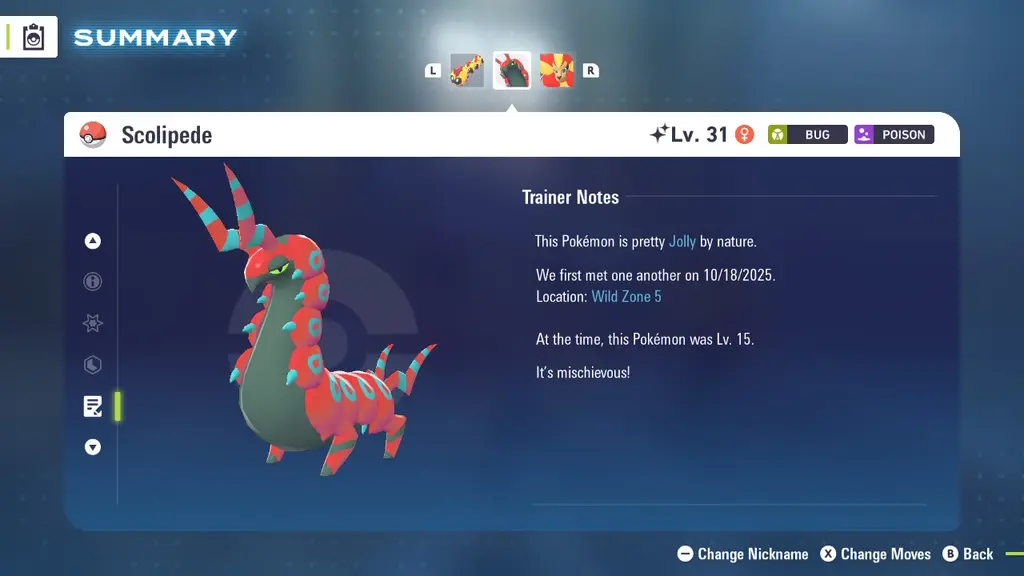
Task: Select the Scatterbug party thumbnail
Action: click(467, 71)
